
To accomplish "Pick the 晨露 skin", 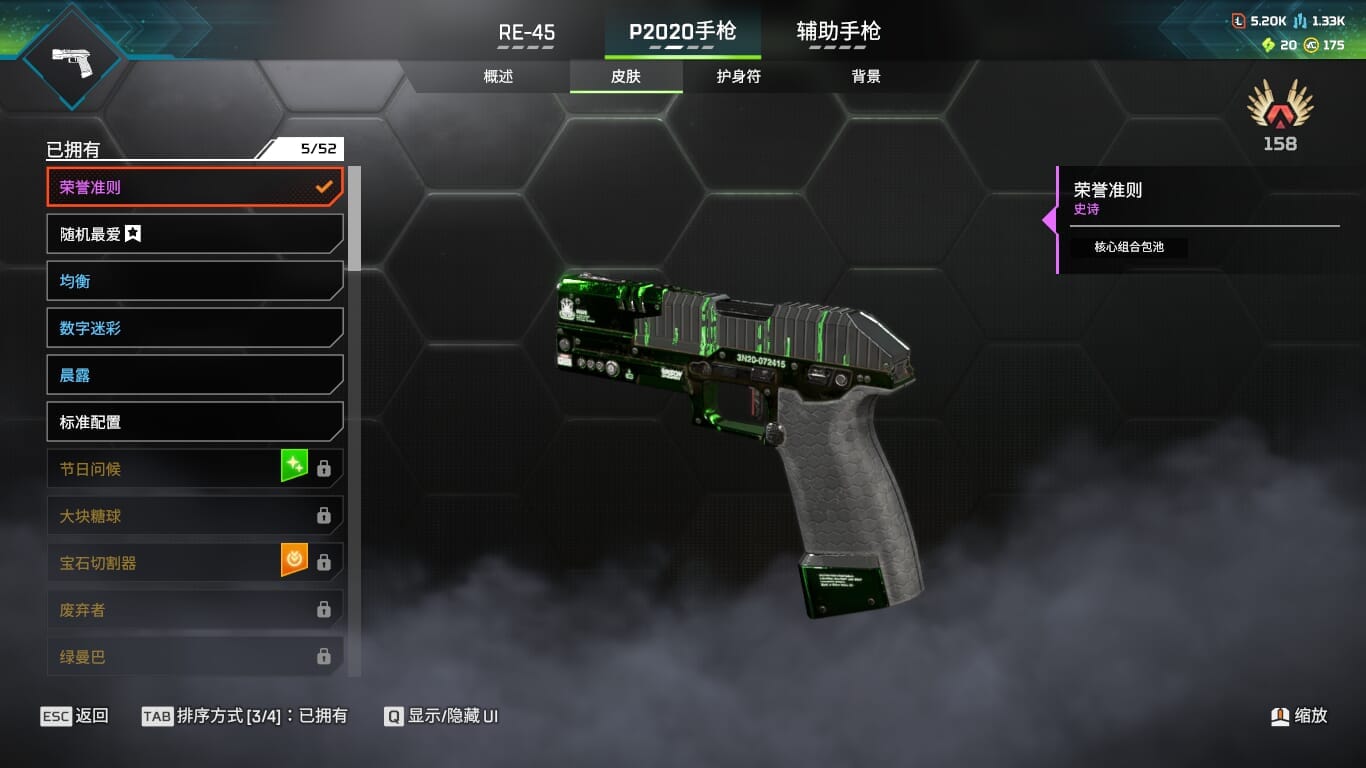I will (x=194, y=375).
